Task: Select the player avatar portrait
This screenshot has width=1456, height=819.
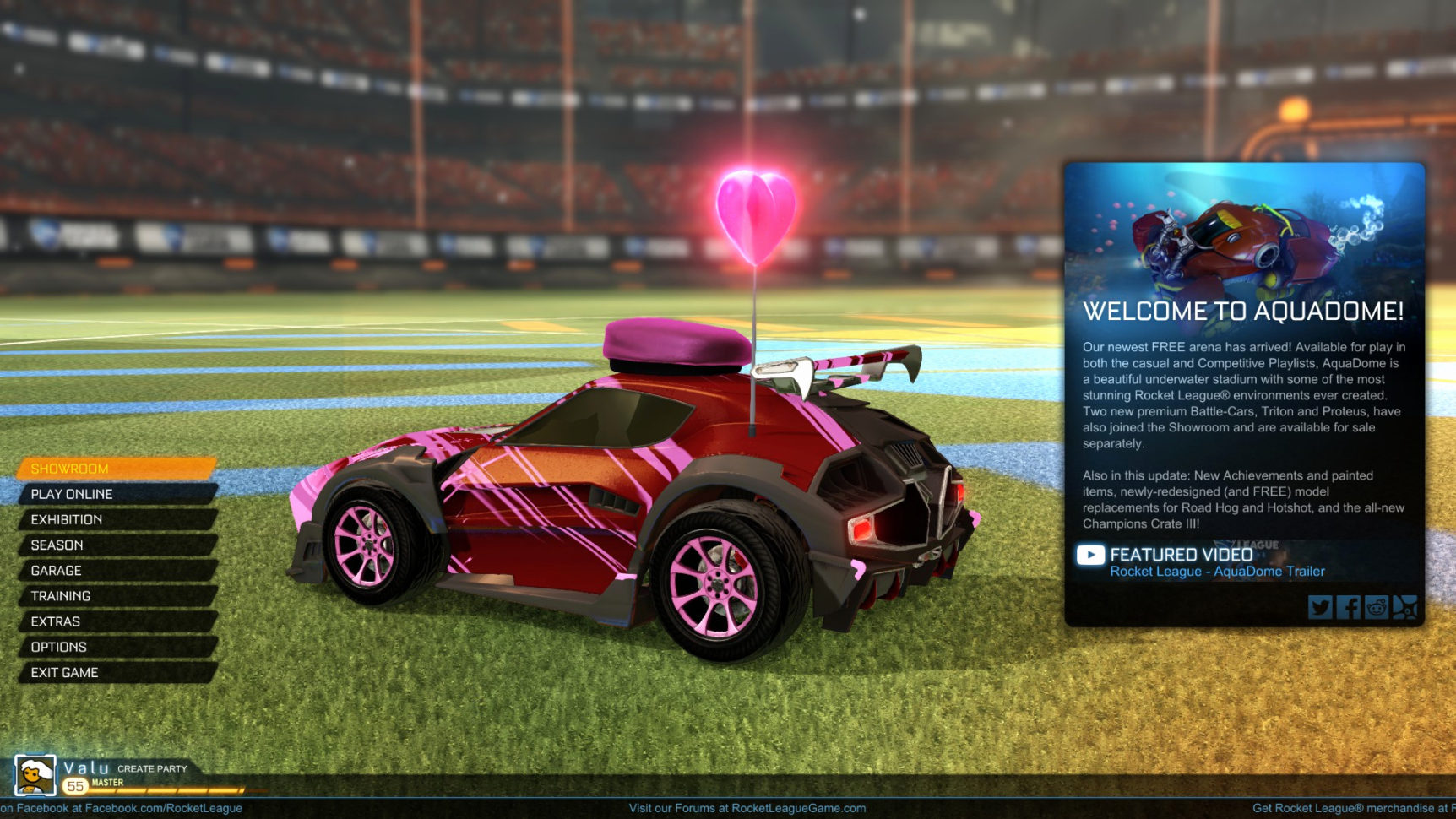Action: coord(35,773)
